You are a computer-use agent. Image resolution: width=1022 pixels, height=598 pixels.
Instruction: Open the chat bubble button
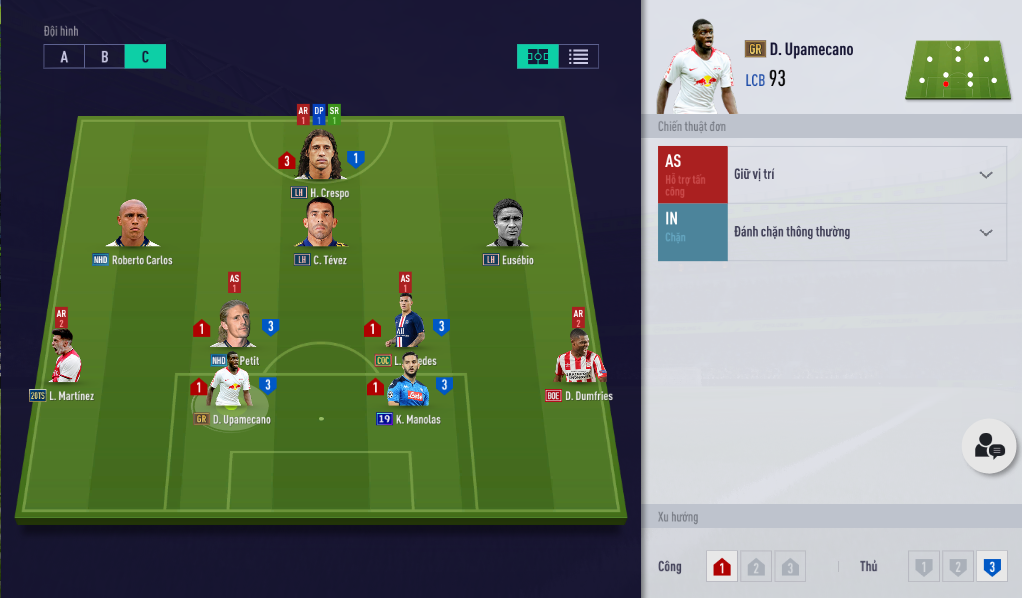point(989,446)
